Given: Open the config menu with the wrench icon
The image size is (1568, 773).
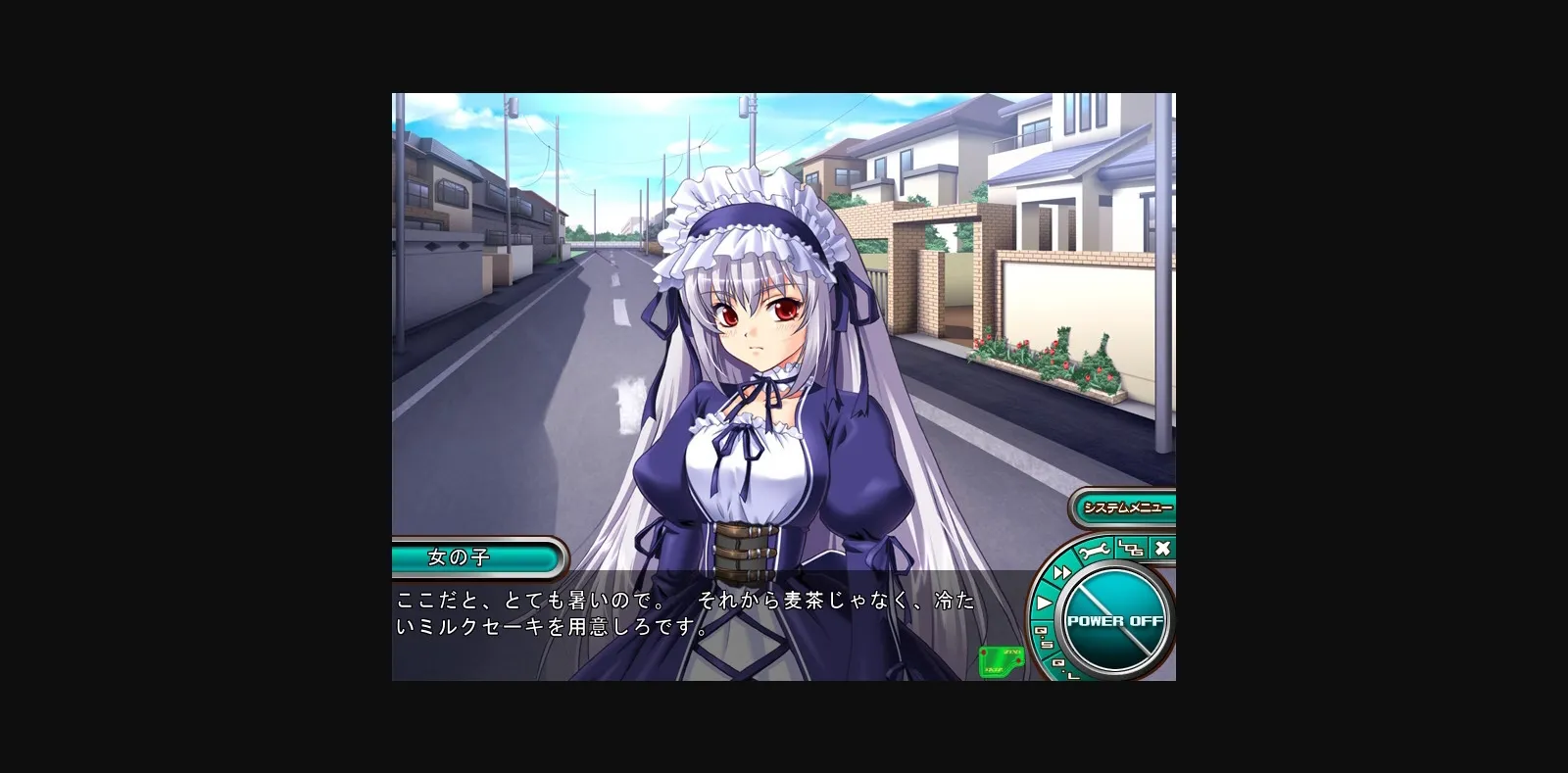Looking at the screenshot, I should pyautogui.click(x=1094, y=551).
